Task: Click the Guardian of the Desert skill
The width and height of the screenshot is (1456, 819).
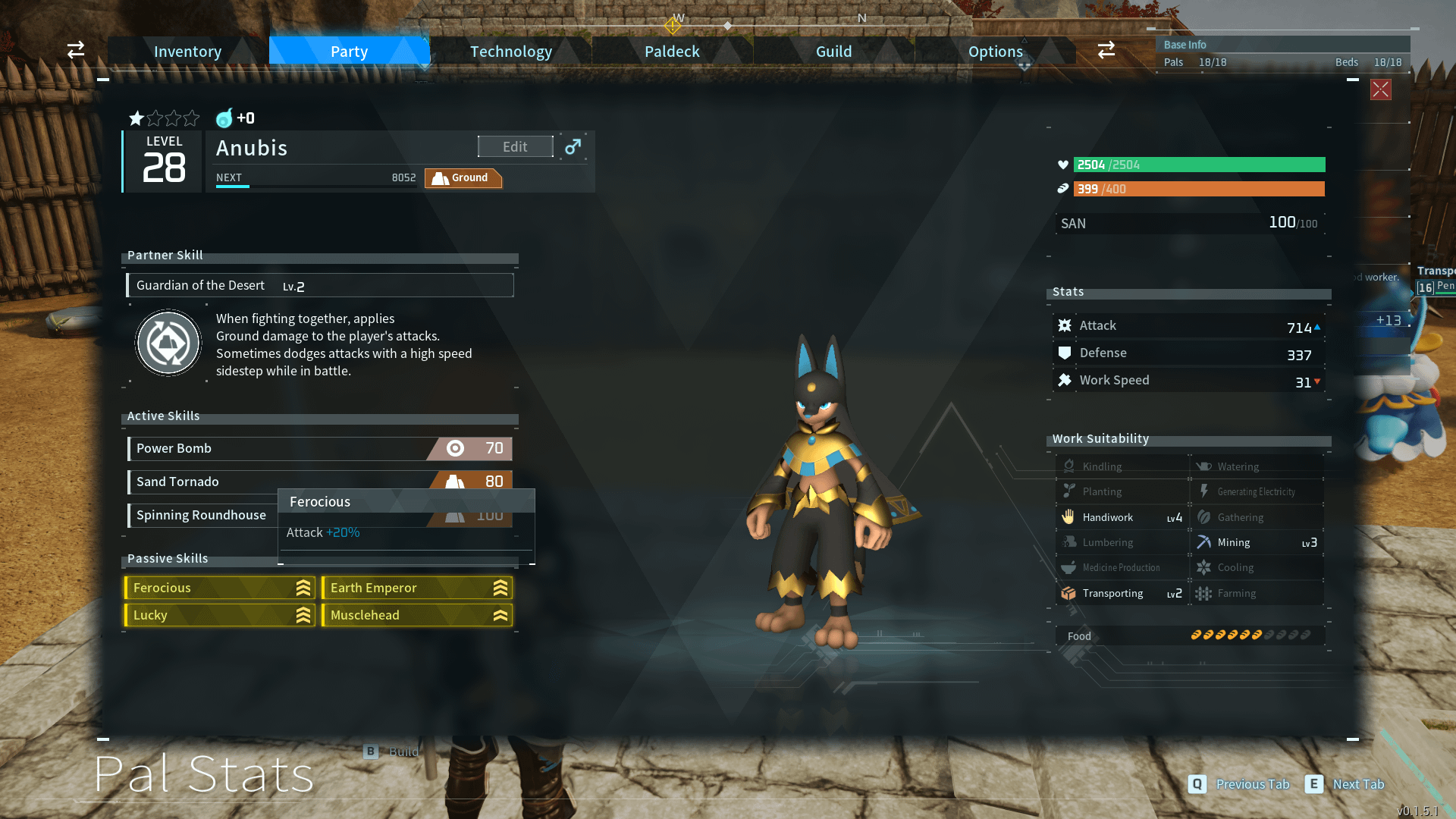Action: pos(319,286)
